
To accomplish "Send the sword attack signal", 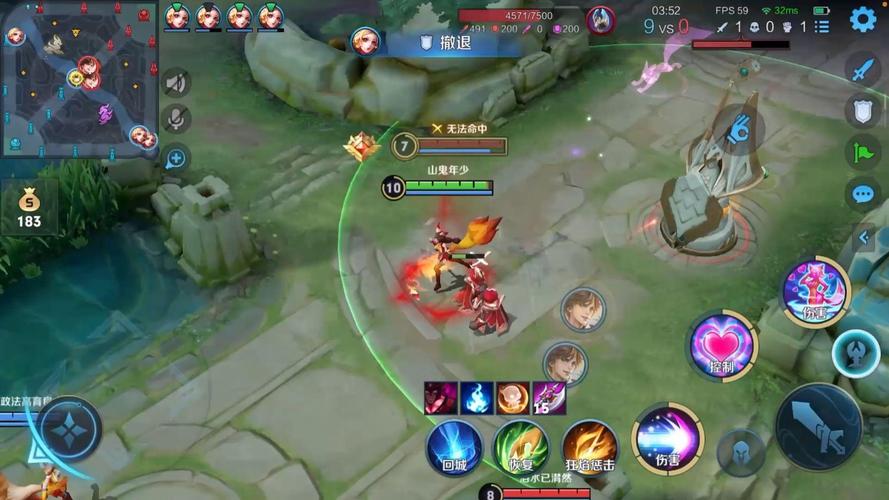I will pos(863,69).
